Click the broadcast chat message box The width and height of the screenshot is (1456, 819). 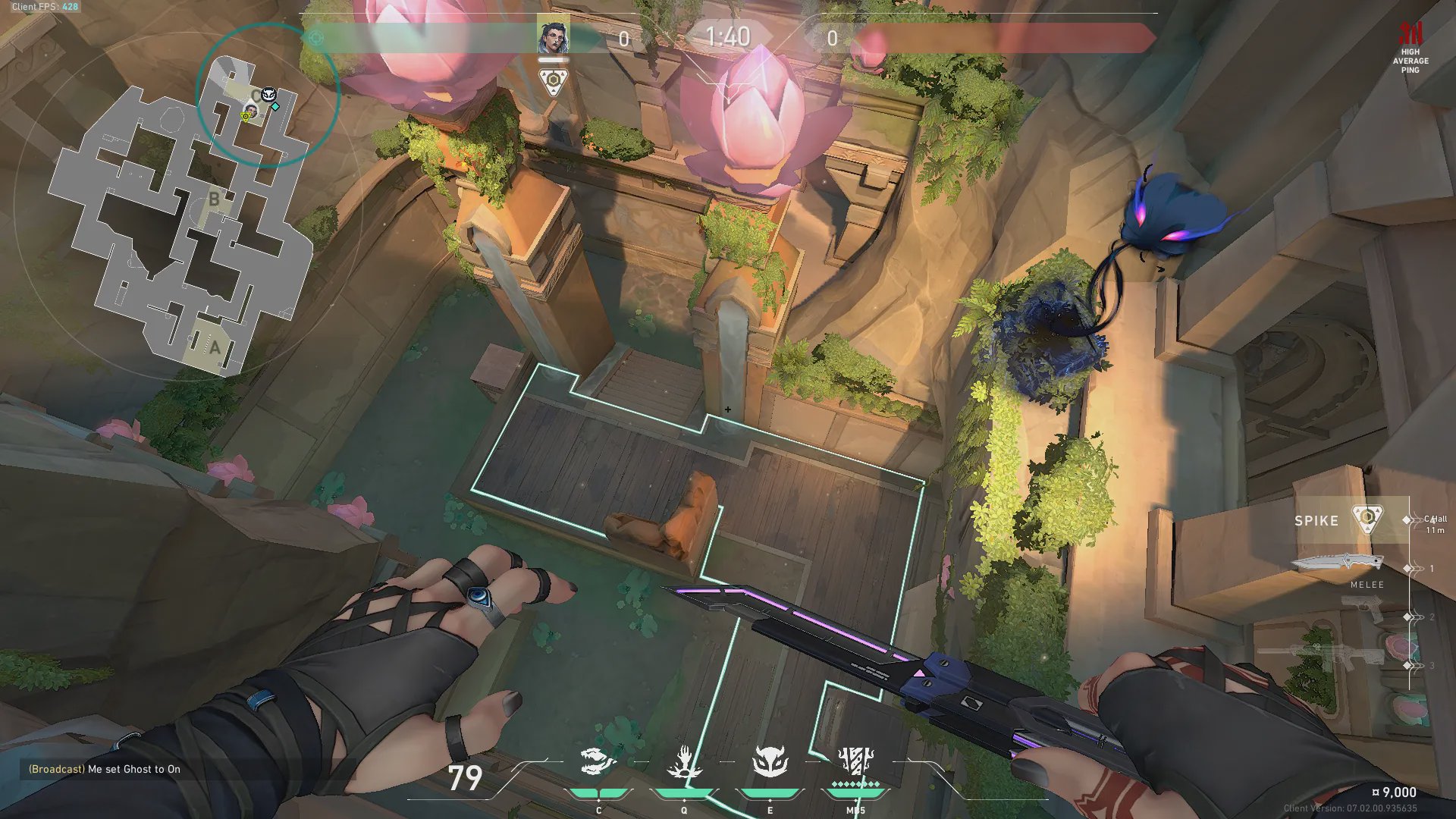[105, 769]
